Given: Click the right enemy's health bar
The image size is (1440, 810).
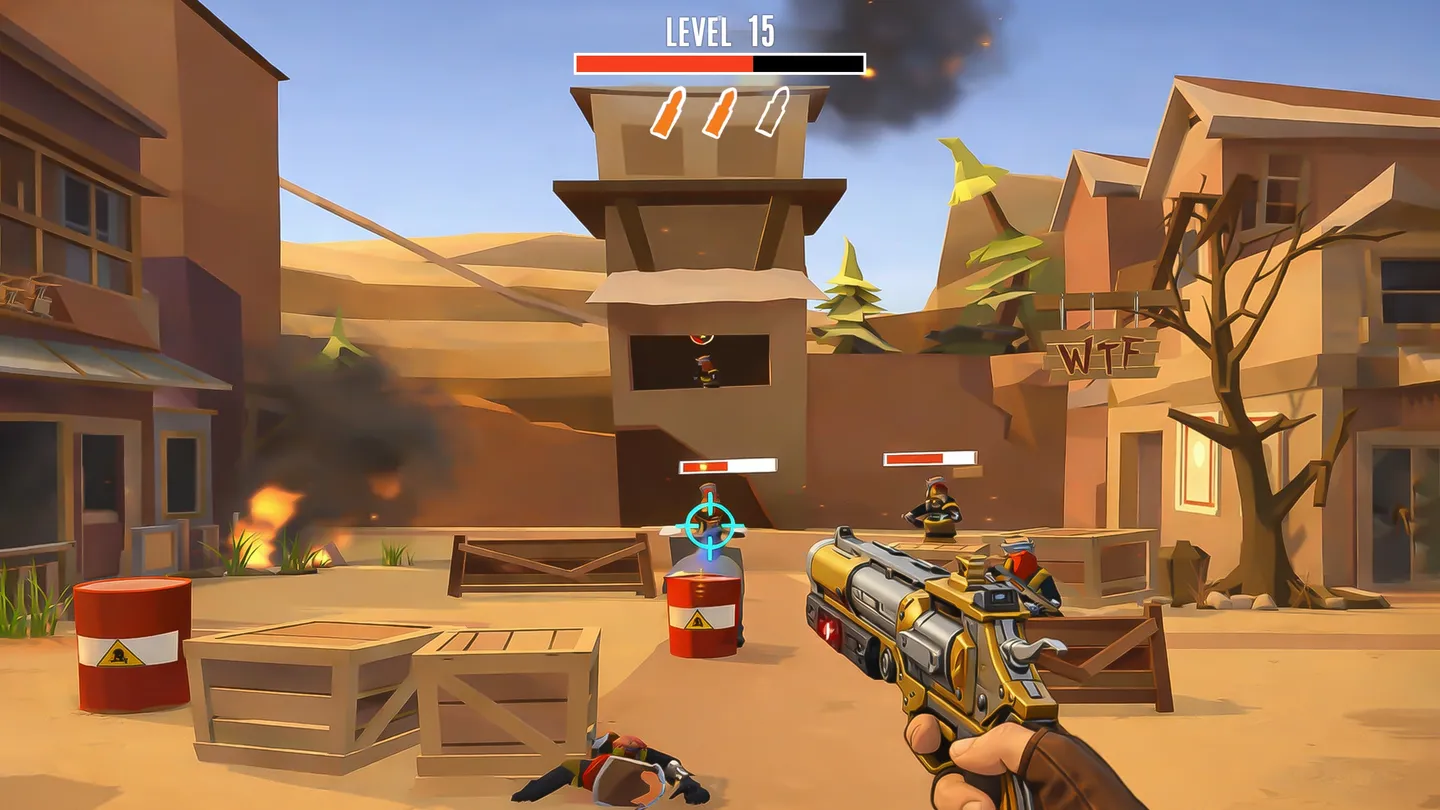Looking at the screenshot, I should tap(929, 459).
